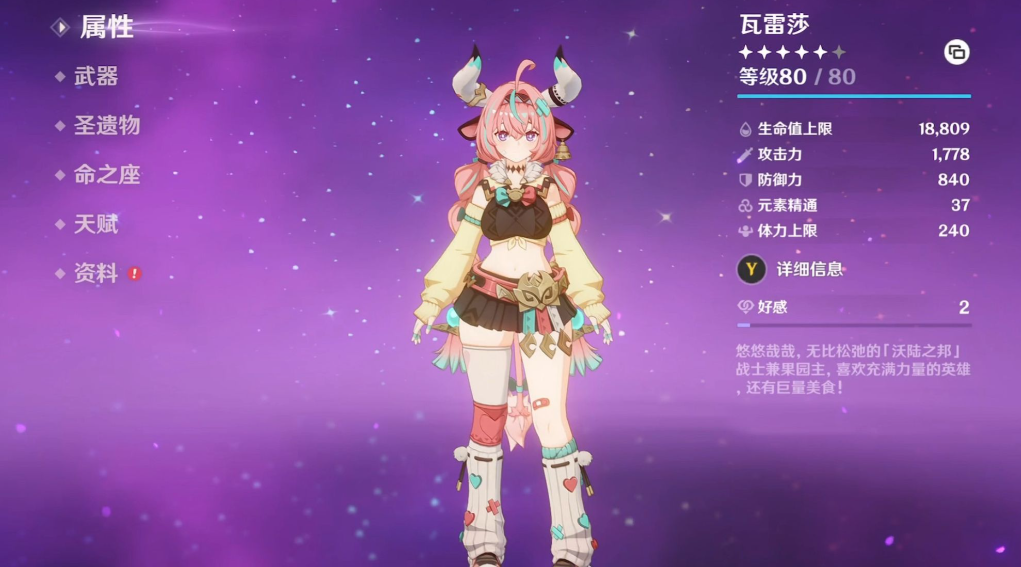Open the 命之座 (Constellation) tab
This screenshot has height=567, width=1021.
pyautogui.click(x=106, y=174)
